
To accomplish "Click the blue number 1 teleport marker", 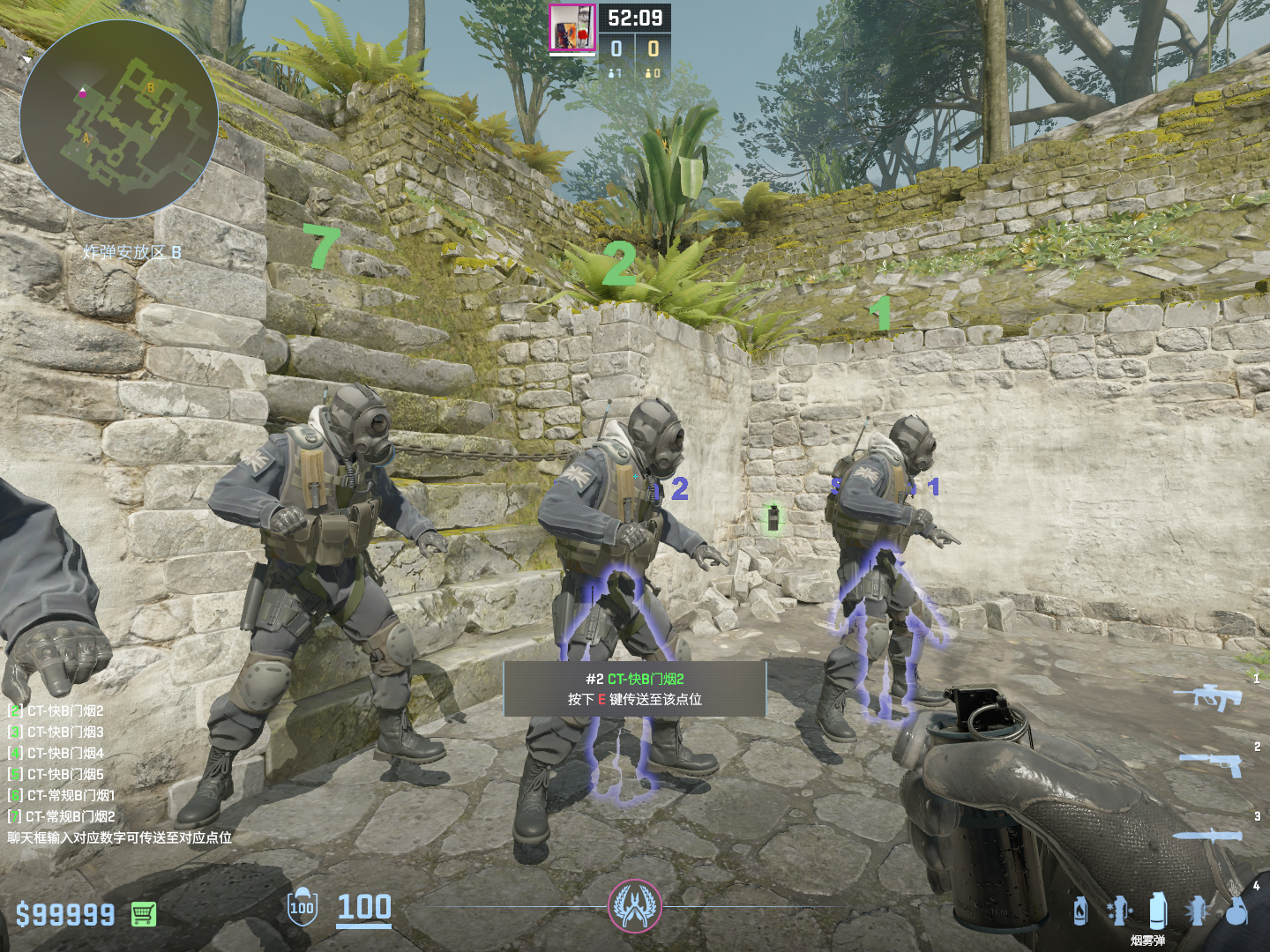I will pyautogui.click(x=932, y=487).
